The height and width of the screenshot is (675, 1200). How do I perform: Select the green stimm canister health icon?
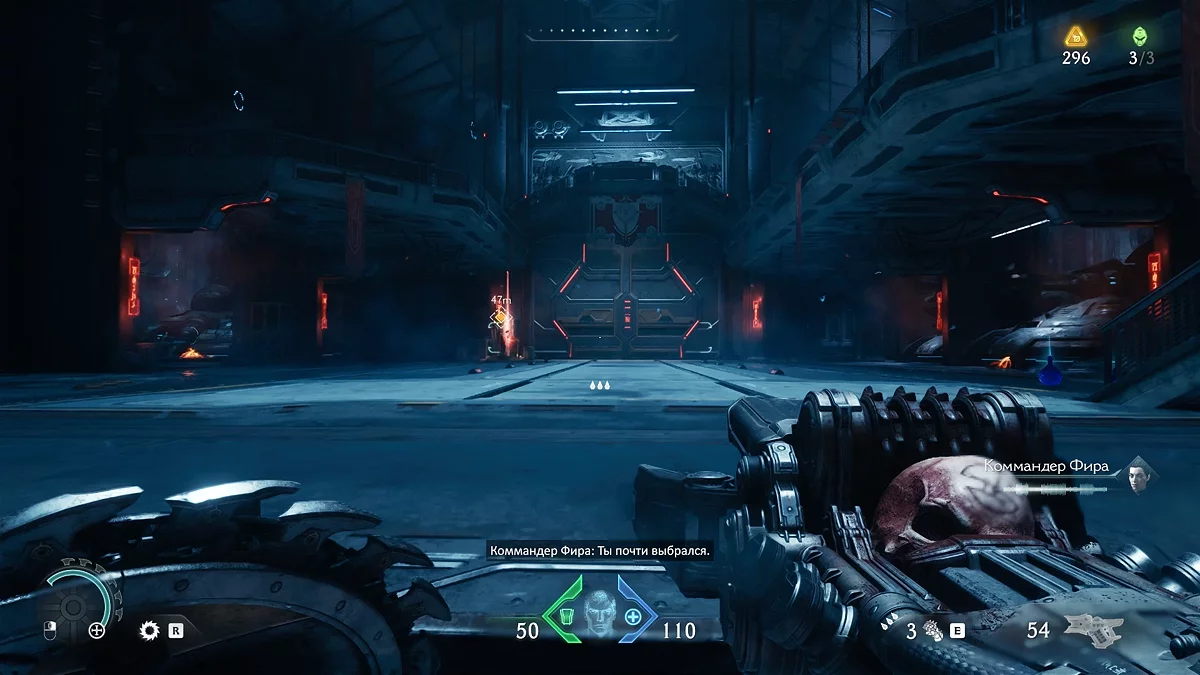tap(565, 616)
